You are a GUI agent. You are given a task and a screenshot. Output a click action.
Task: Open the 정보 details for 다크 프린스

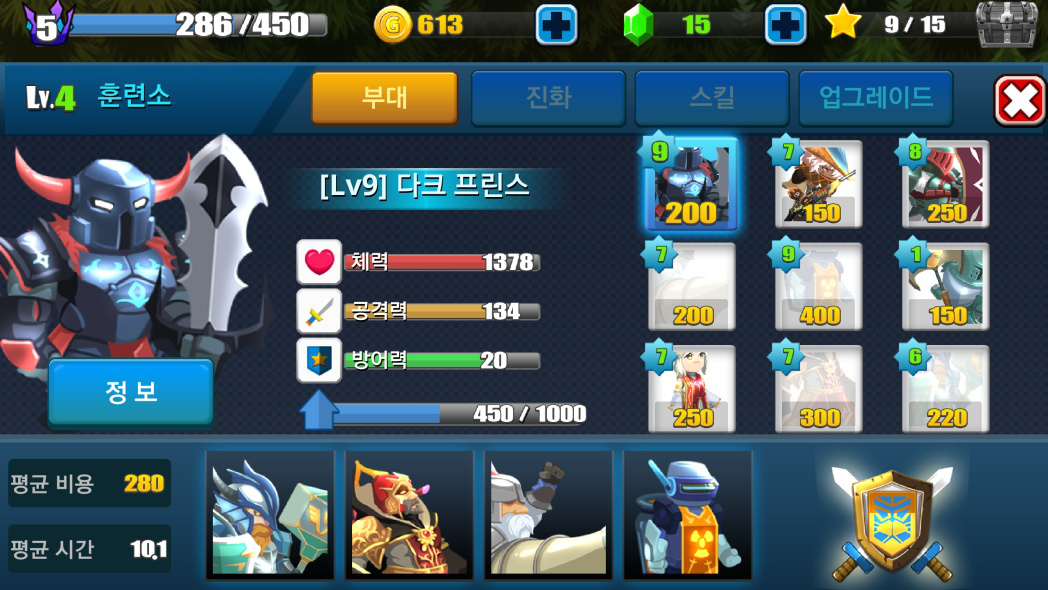(131, 392)
